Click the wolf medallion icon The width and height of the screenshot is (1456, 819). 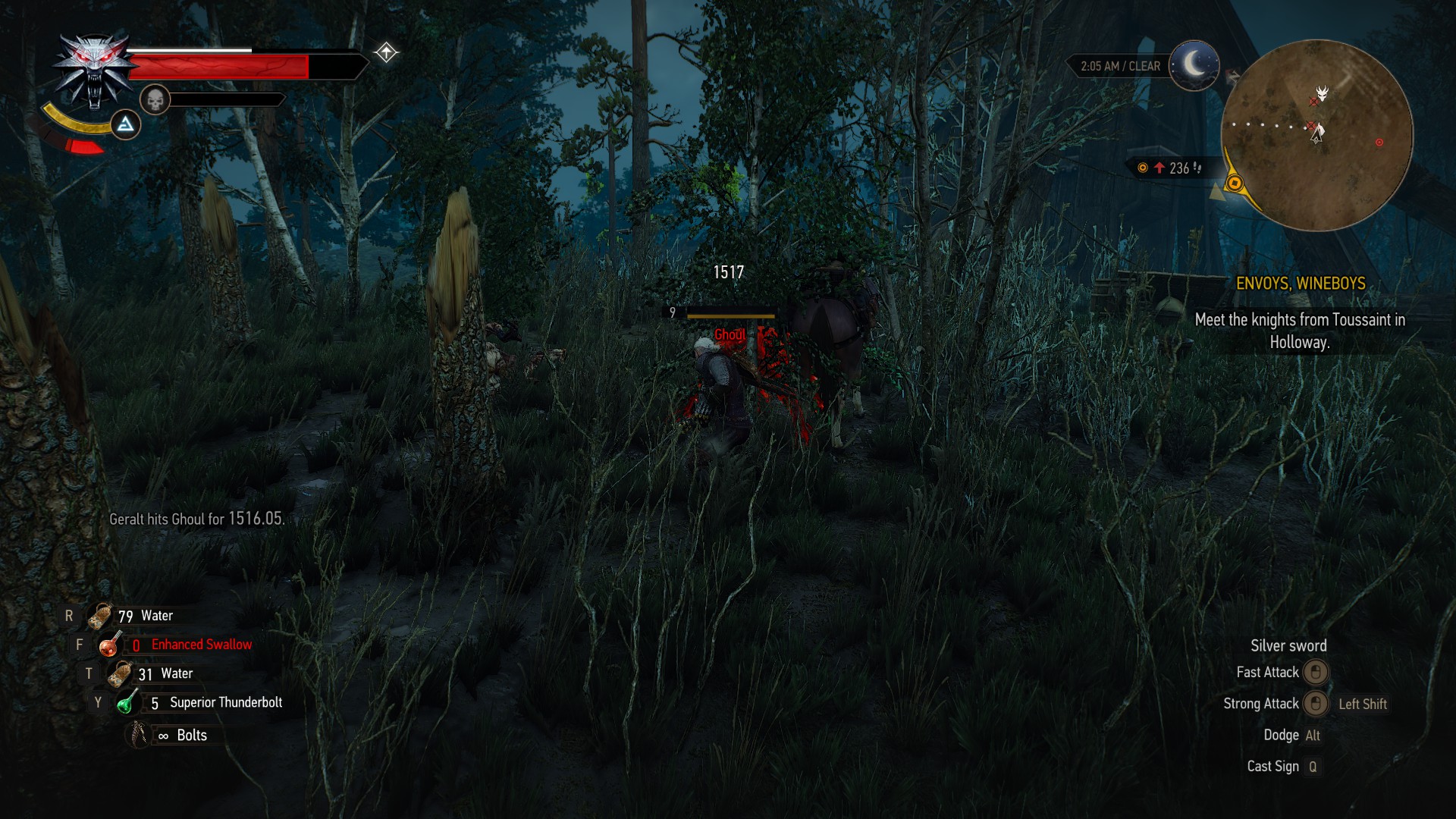94,71
